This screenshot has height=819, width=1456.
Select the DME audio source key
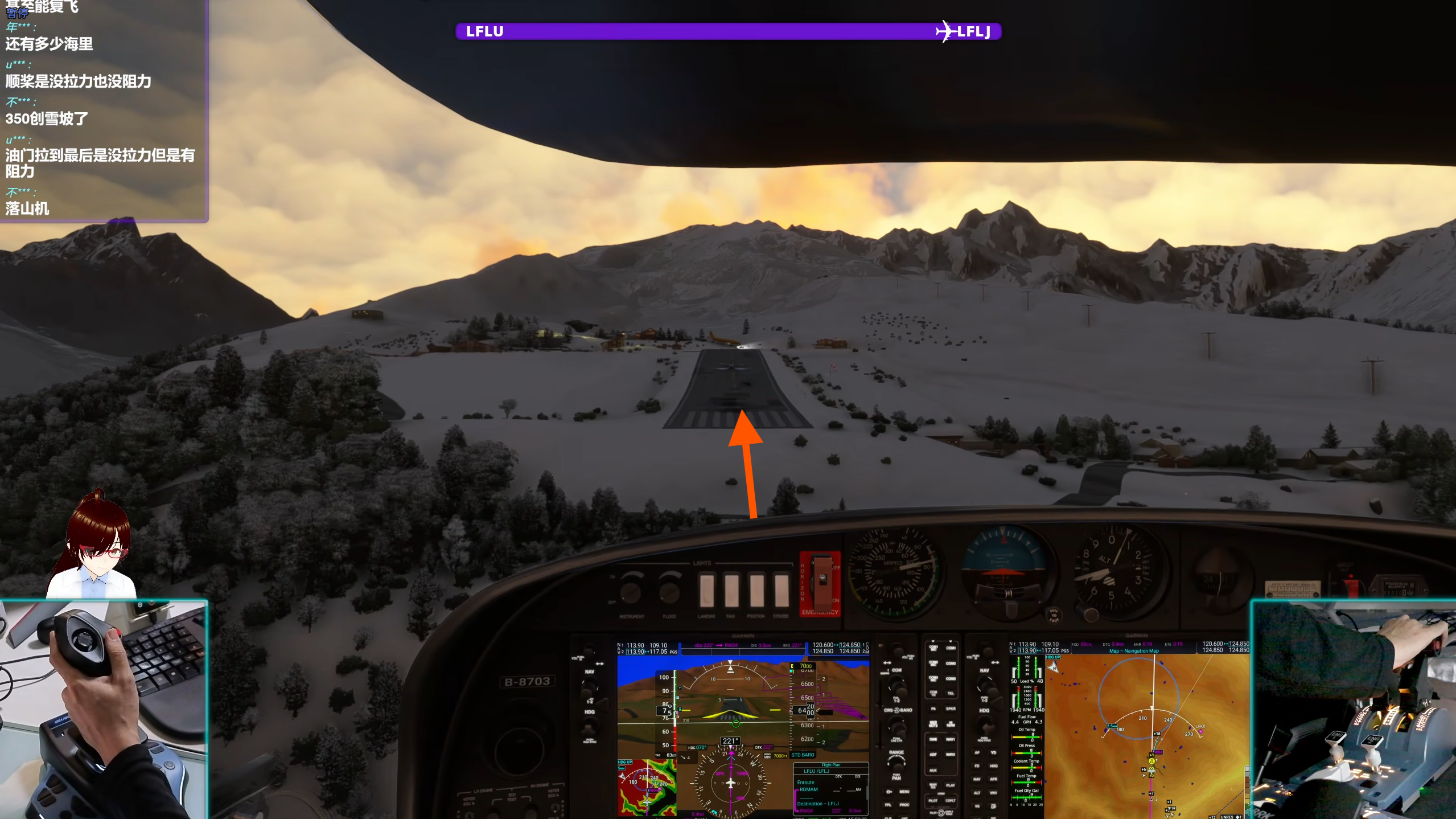point(932,739)
